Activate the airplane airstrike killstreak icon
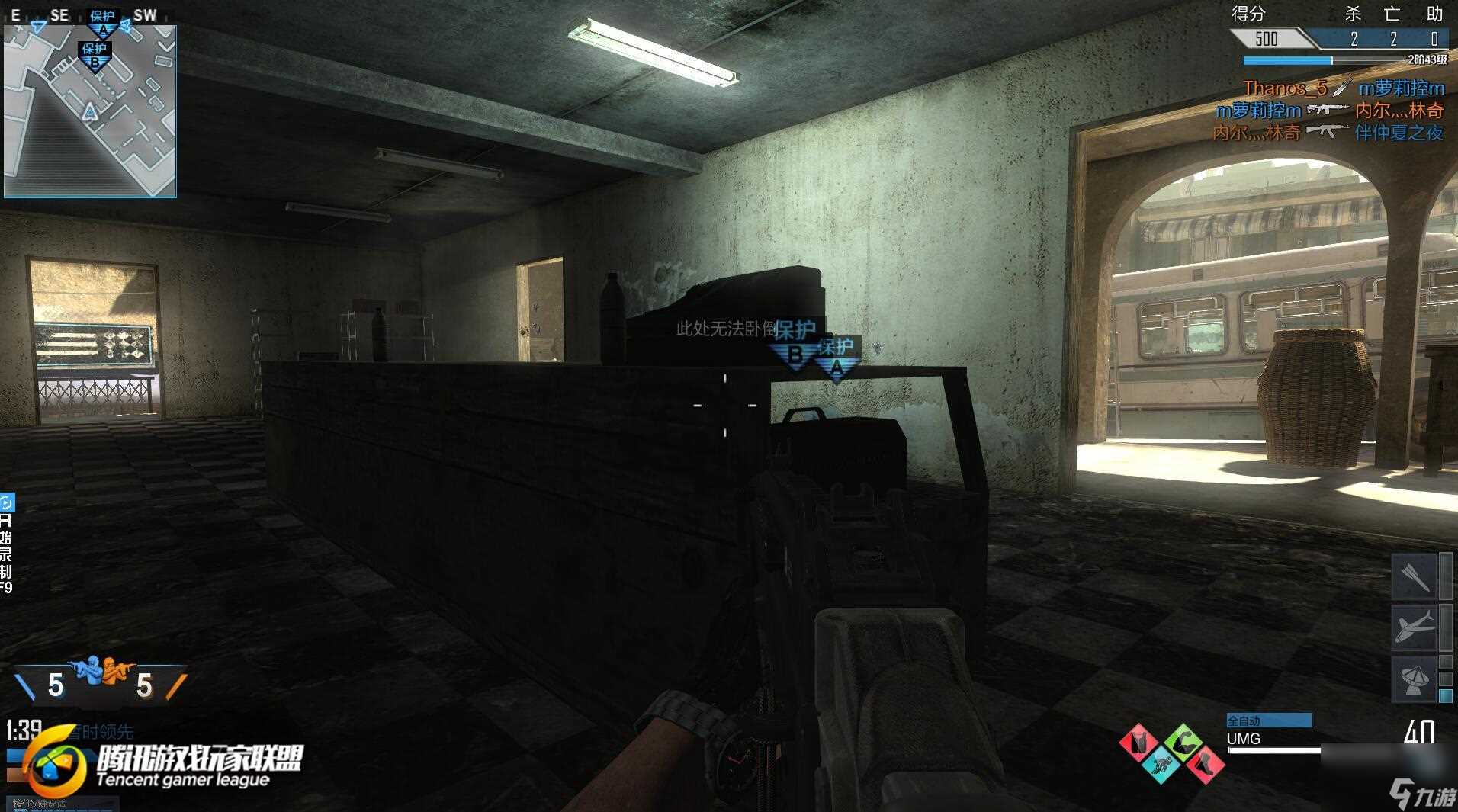The image size is (1458, 812). (1415, 627)
